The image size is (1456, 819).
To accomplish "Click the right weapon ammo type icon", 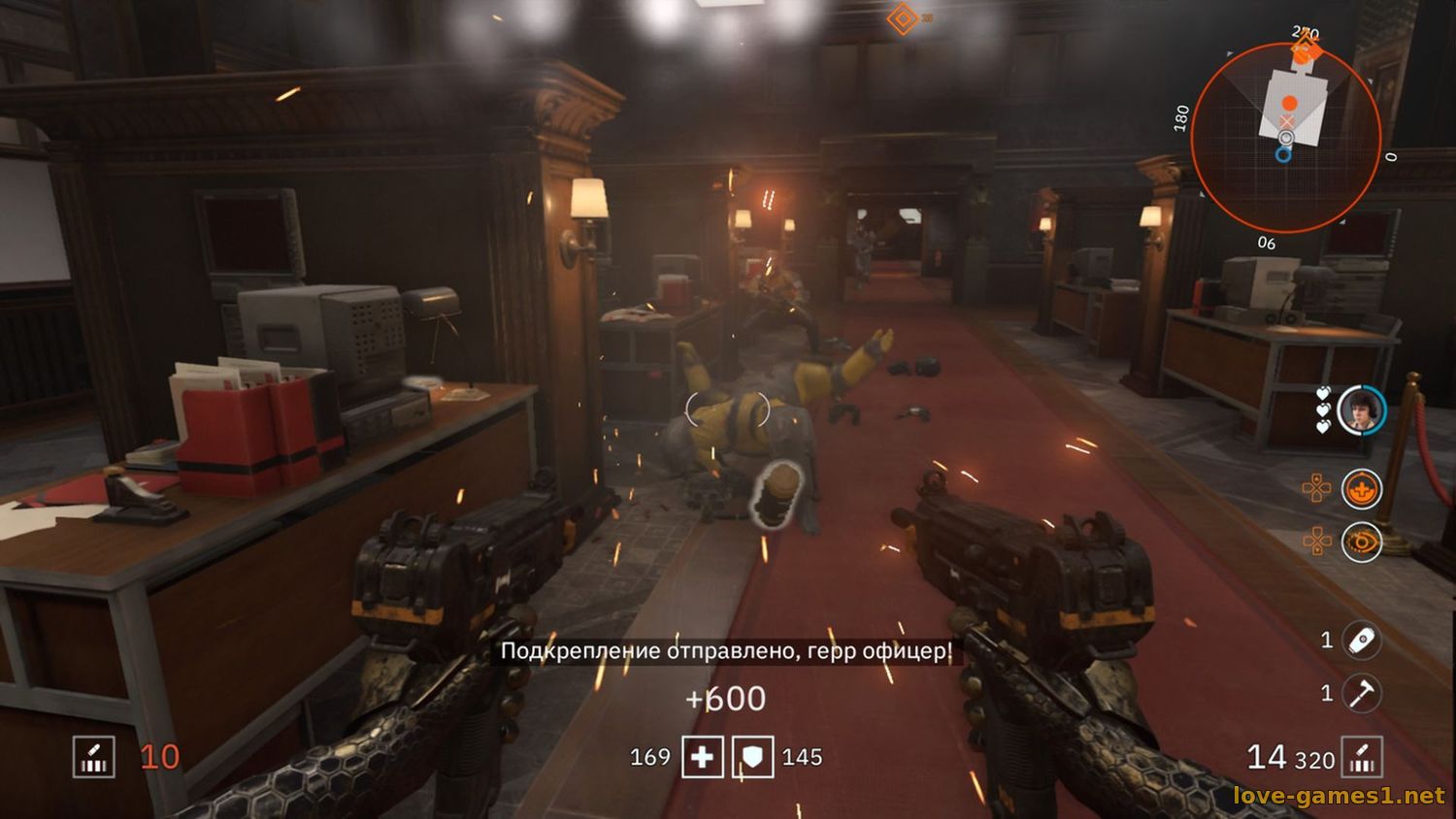I will pyautogui.click(x=1361, y=758).
